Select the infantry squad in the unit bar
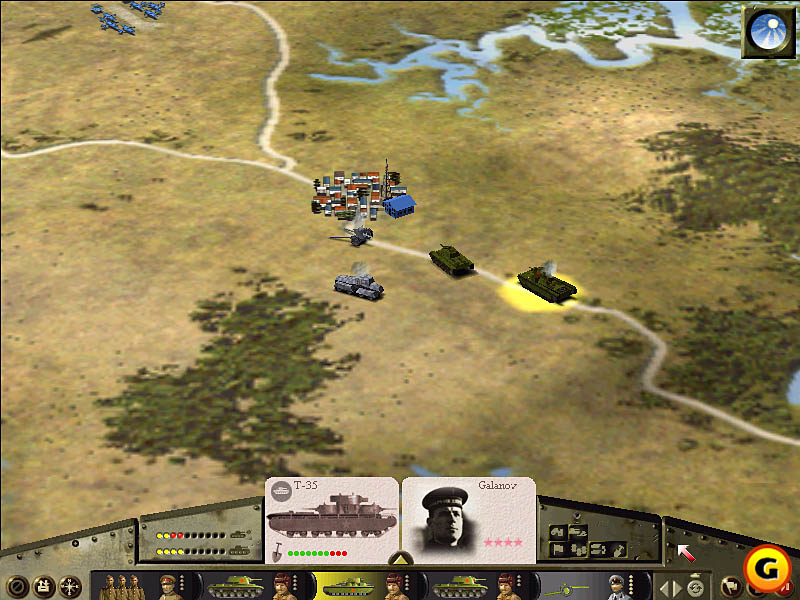The width and height of the screenshot is (800, 600). 122,586
